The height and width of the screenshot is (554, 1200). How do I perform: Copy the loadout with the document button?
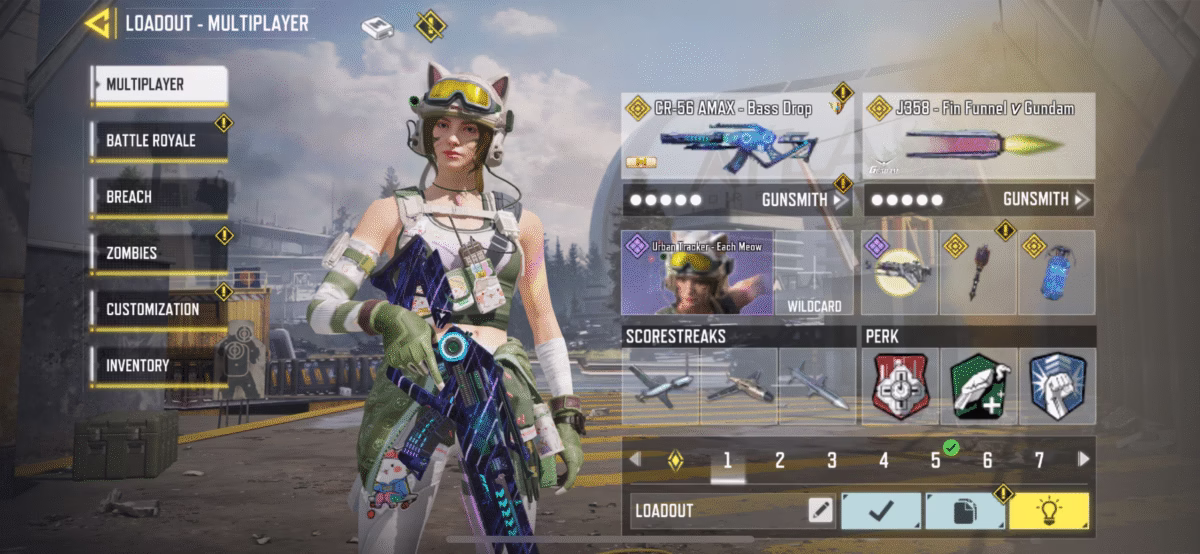click(x=964, y=511)
